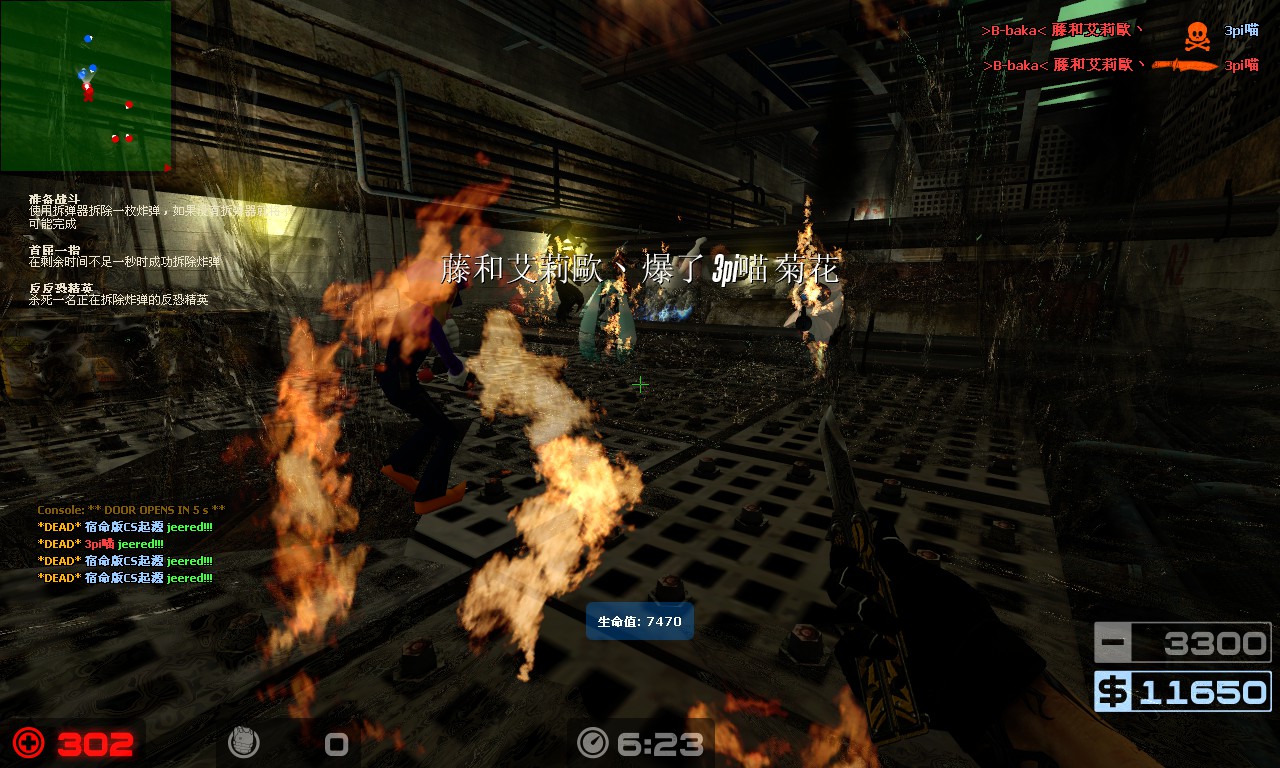
Task: Click the armor vest icon
Action: pyautogui.click(x=243, y=743)
